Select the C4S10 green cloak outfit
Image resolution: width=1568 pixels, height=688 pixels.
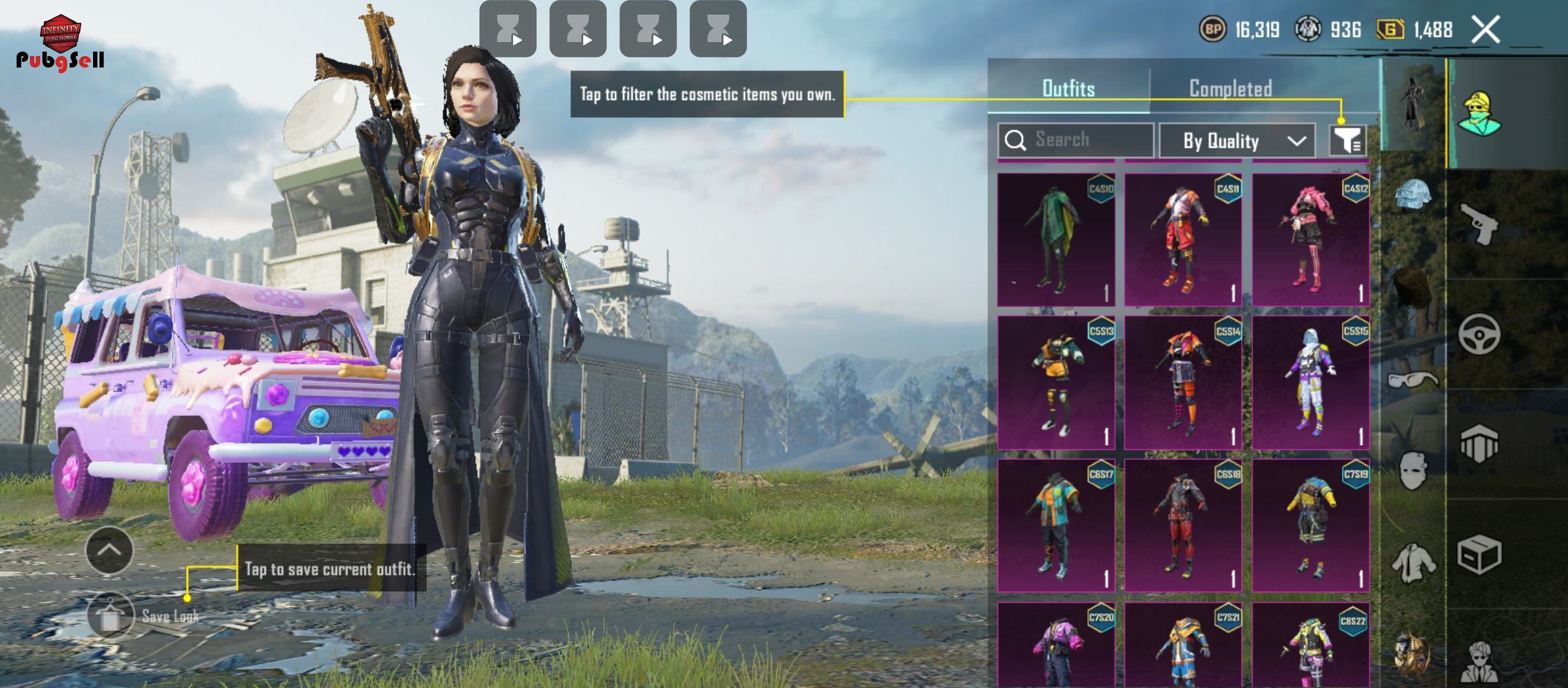pyautogui.click(x=1056, y=240)
